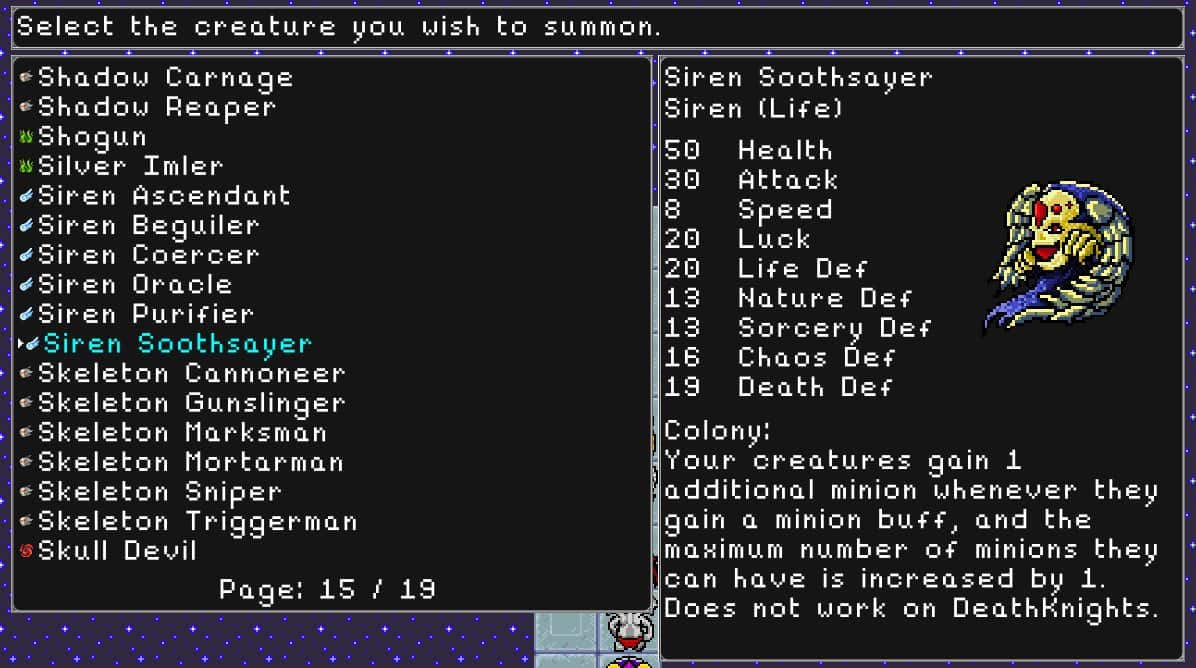This screenshot has height=668, width=1196.
Task: Pick the Skeleton Triggerman creature
Action: 197,521
